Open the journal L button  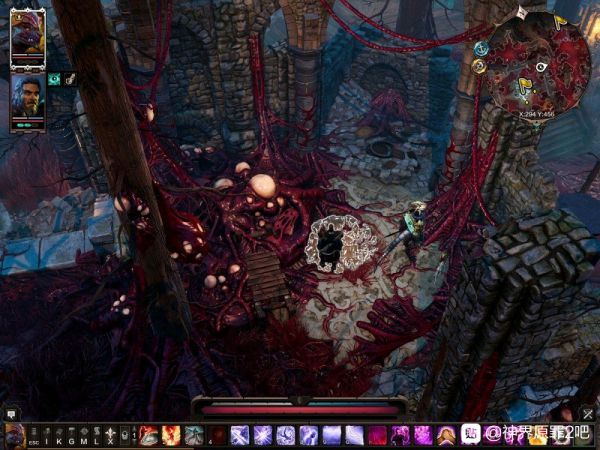click(96, 435)
